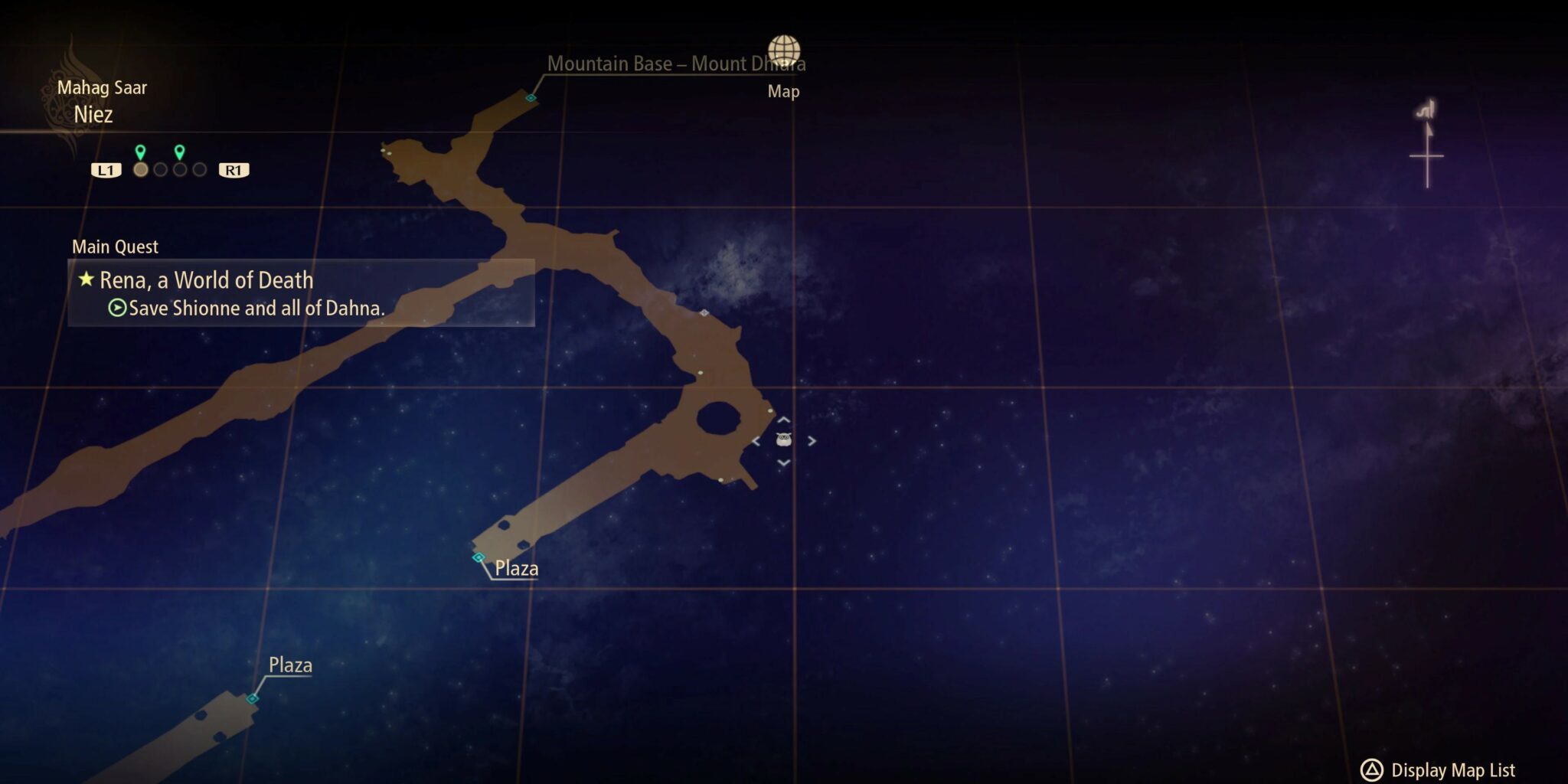
Task: Select the star icon beside Rena quest title
Action: pos(86,281)
